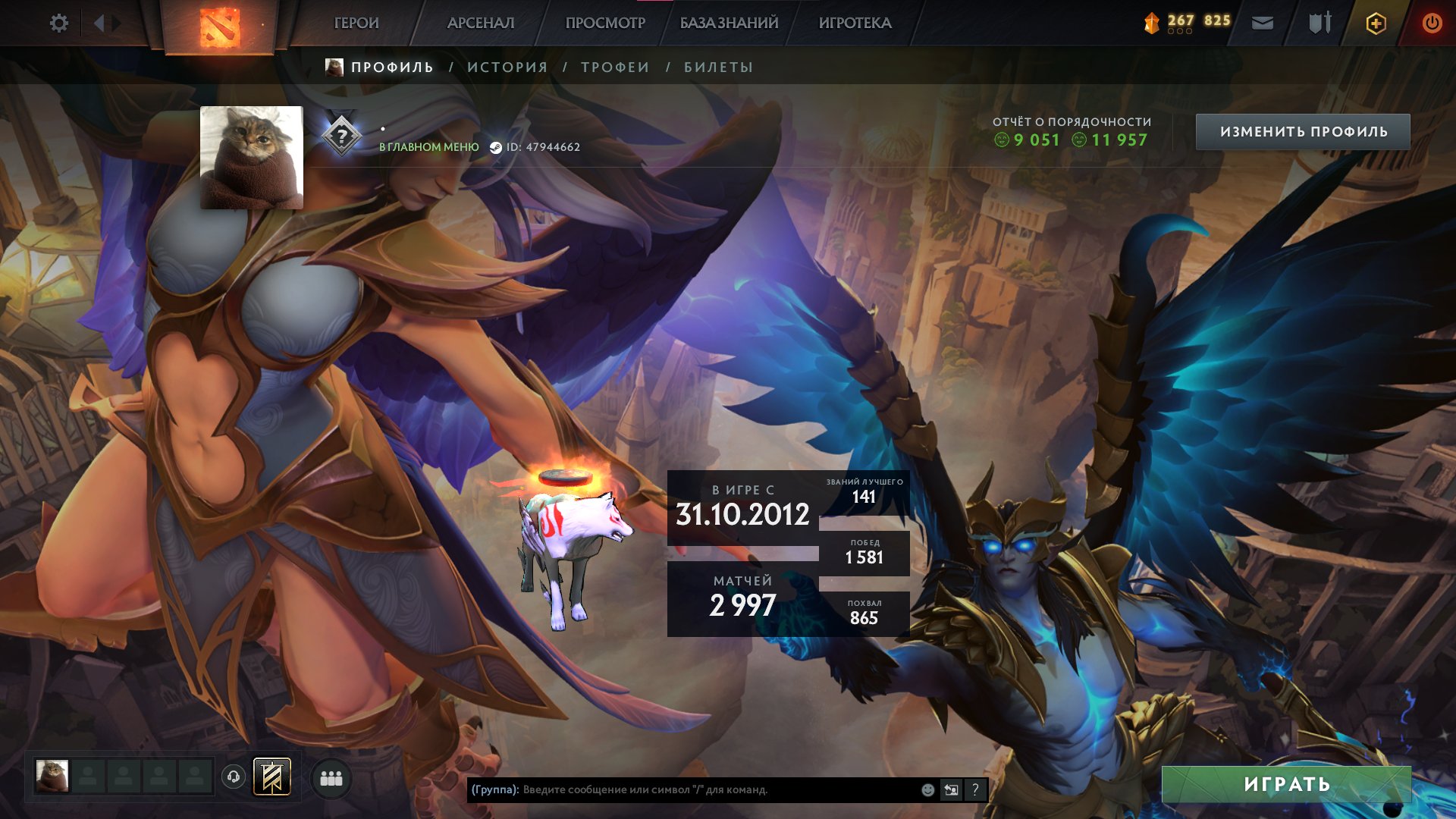Toggle the party voice headset icon
1456x819 pixels.
point(234,777)
